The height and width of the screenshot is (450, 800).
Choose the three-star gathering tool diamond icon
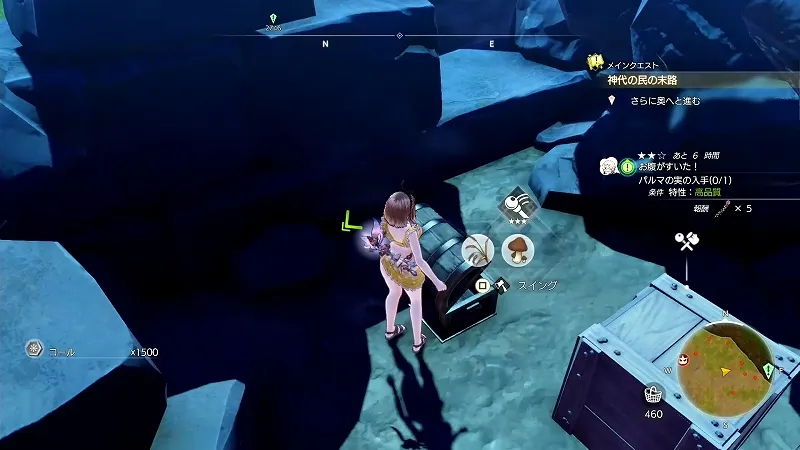[519, 206]
